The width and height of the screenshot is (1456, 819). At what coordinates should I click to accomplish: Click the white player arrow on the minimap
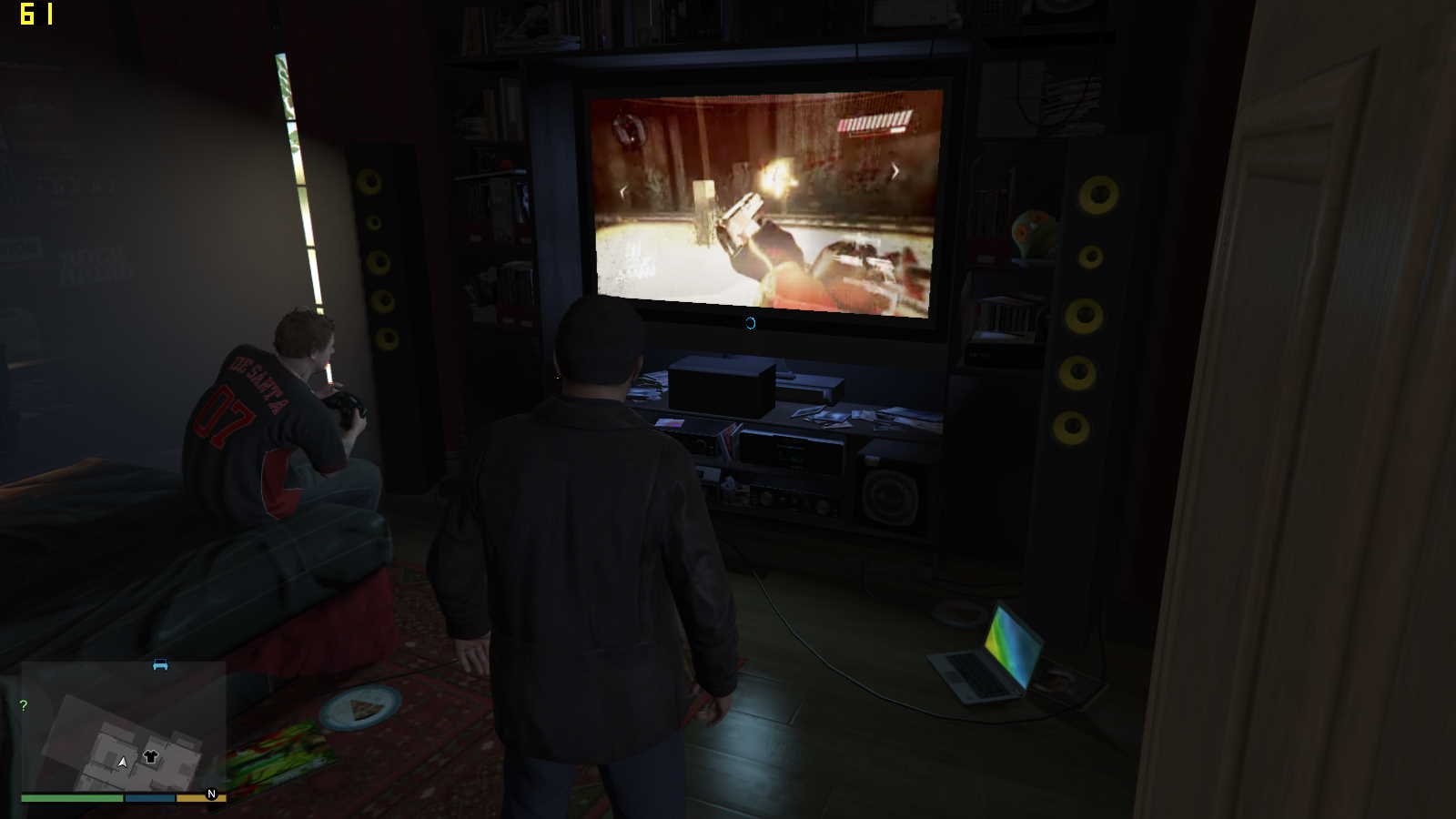point(123,762)
